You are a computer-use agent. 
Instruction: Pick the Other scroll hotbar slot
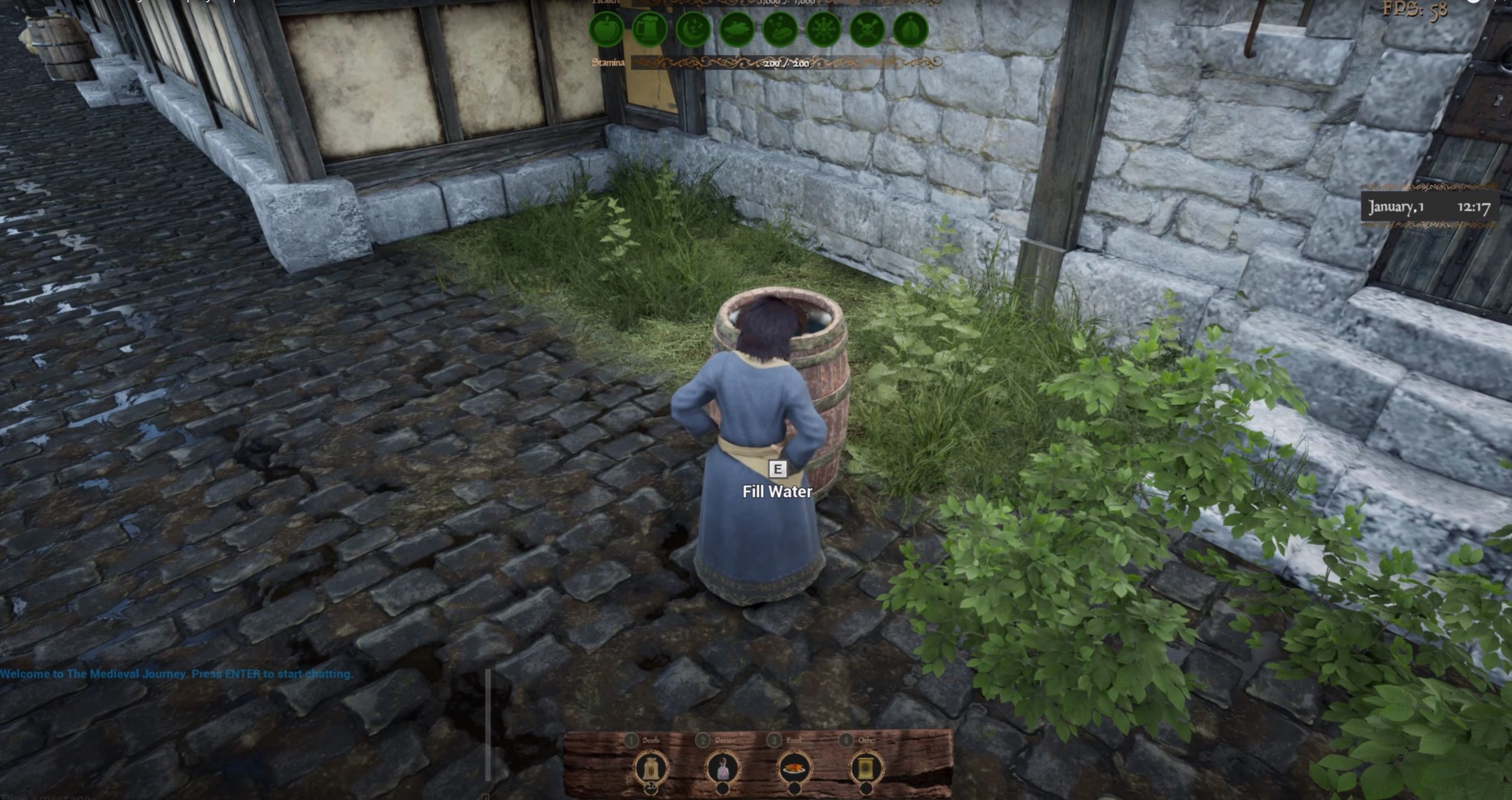866,769
